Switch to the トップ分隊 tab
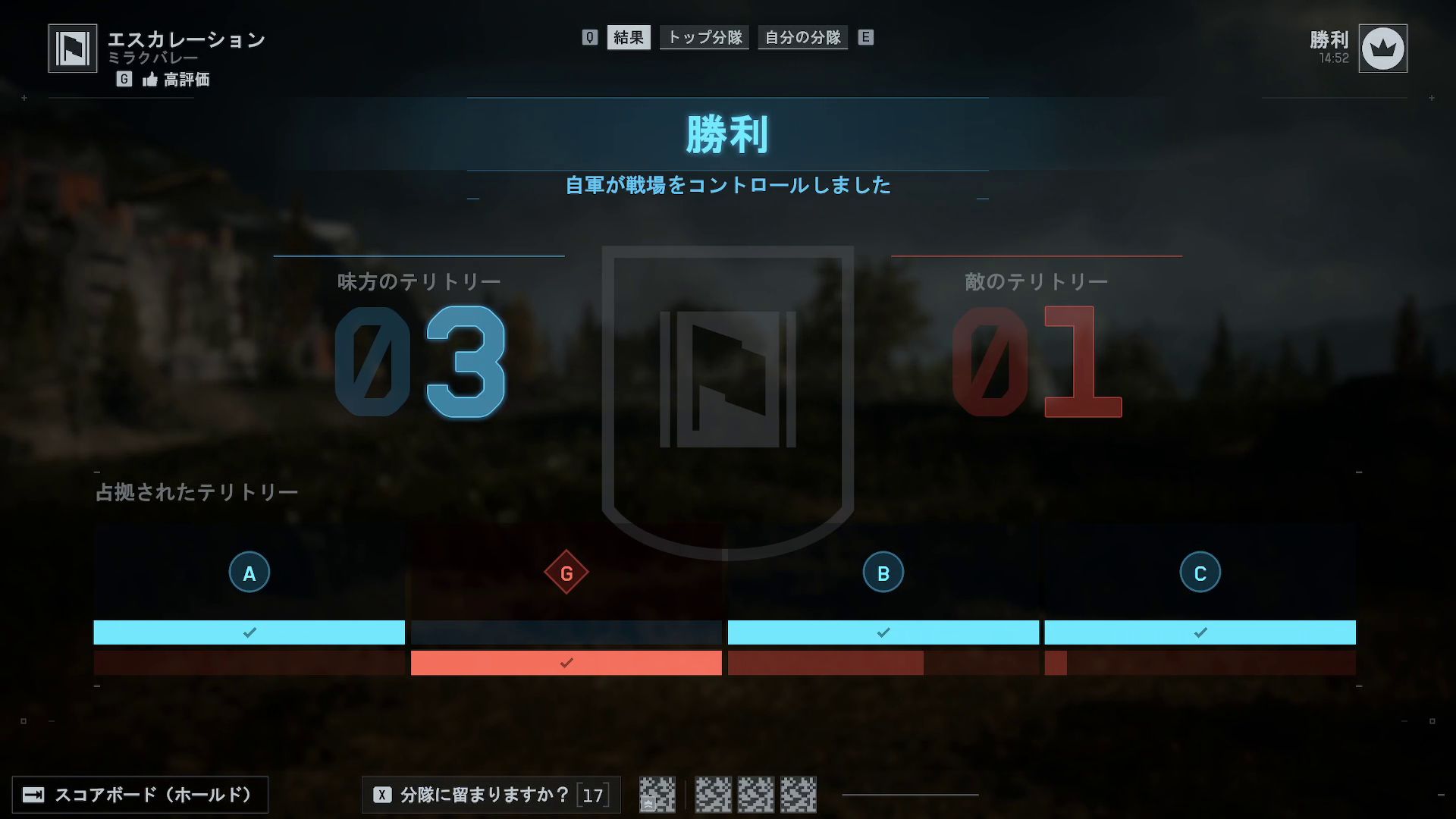The height and width of the screenshot is (819, 1456). 704,36
